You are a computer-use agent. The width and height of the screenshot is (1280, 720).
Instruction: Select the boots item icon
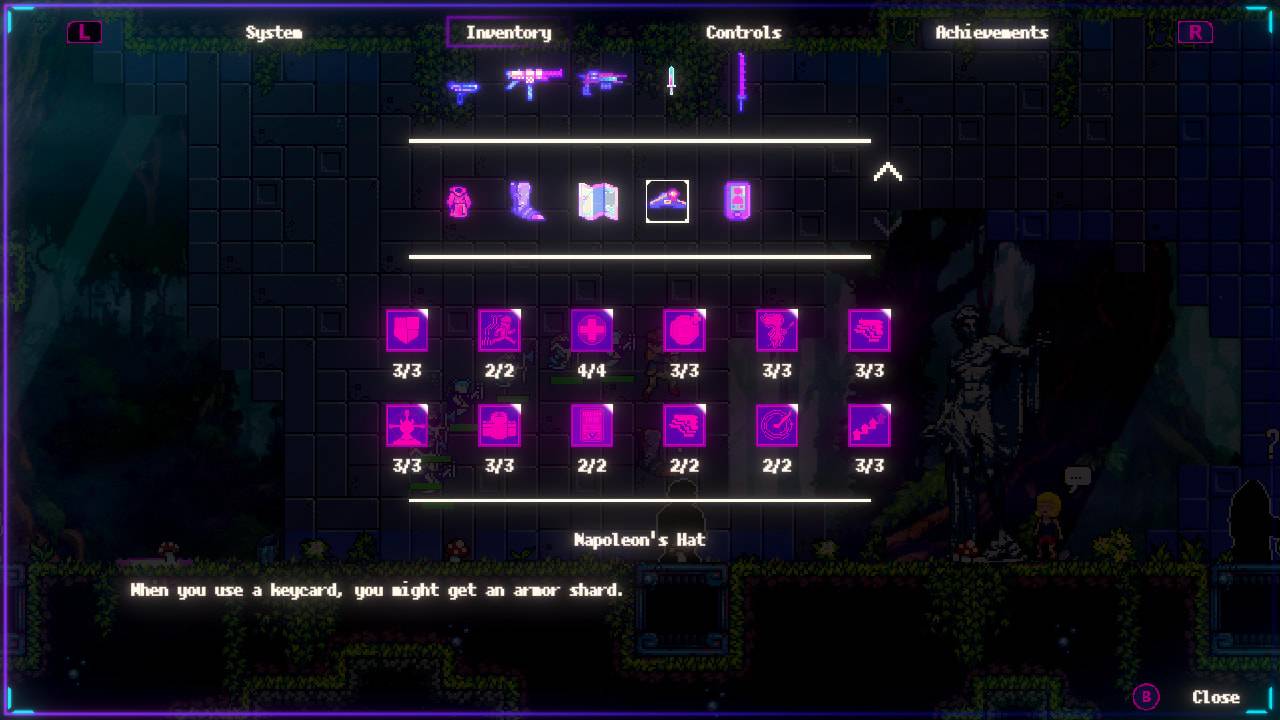(527, 201)
